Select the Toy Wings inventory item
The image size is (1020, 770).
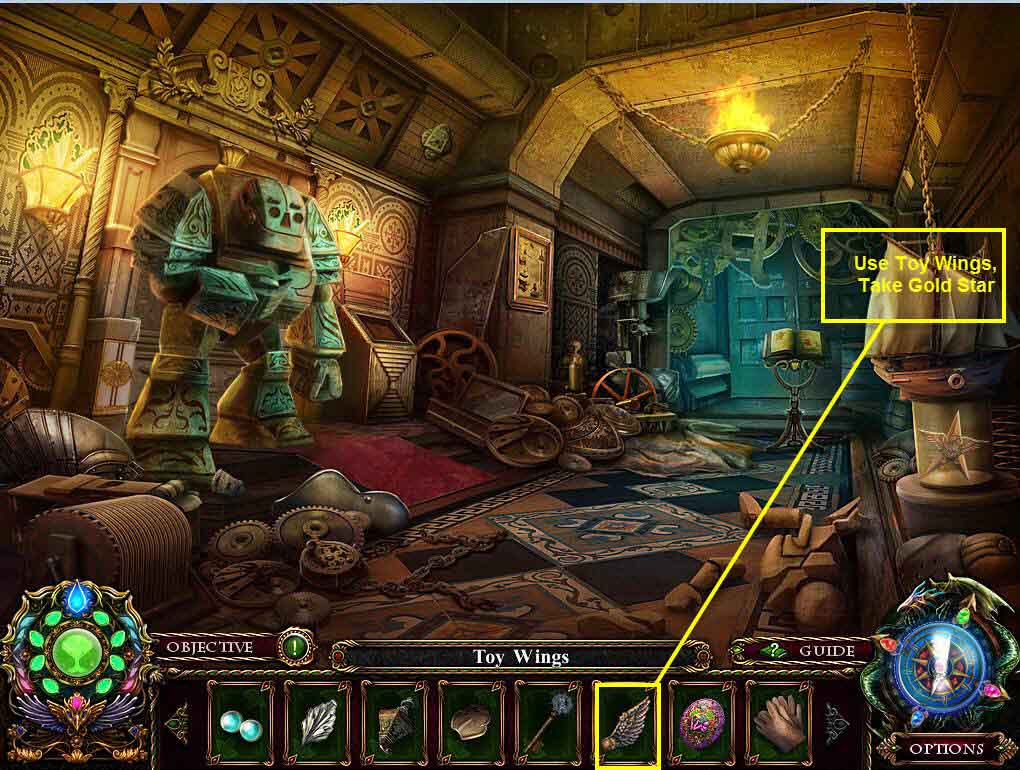coord(627,721)
